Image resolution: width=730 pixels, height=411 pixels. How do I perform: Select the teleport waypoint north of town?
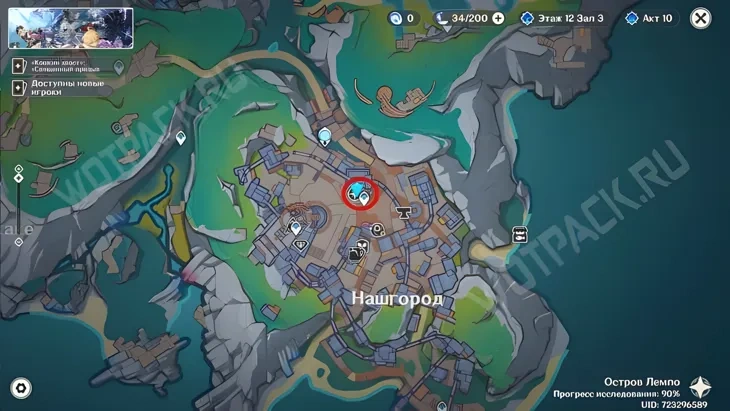(325, 134)
